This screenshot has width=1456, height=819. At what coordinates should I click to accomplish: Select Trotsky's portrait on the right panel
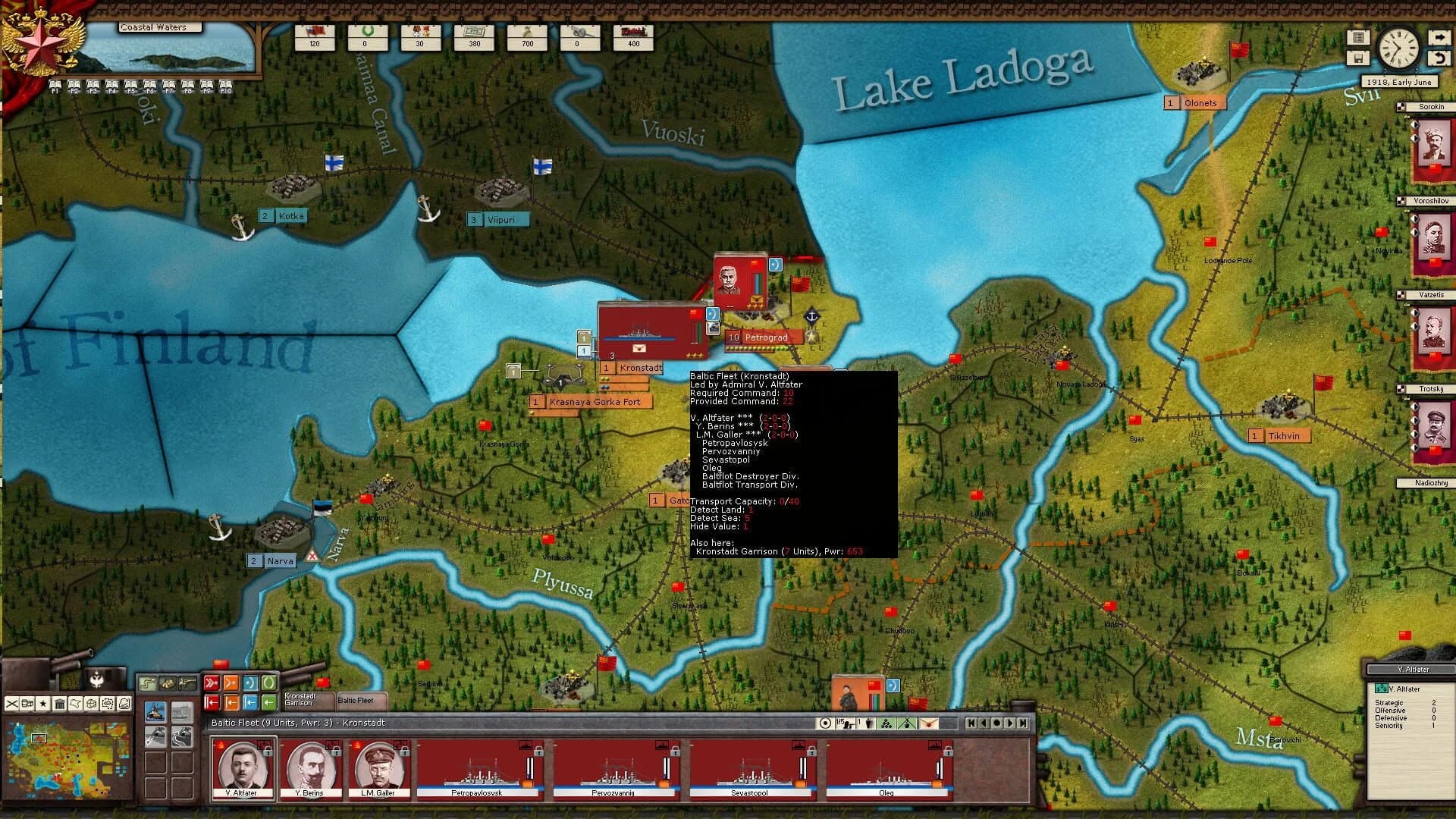pos(1436,425)
